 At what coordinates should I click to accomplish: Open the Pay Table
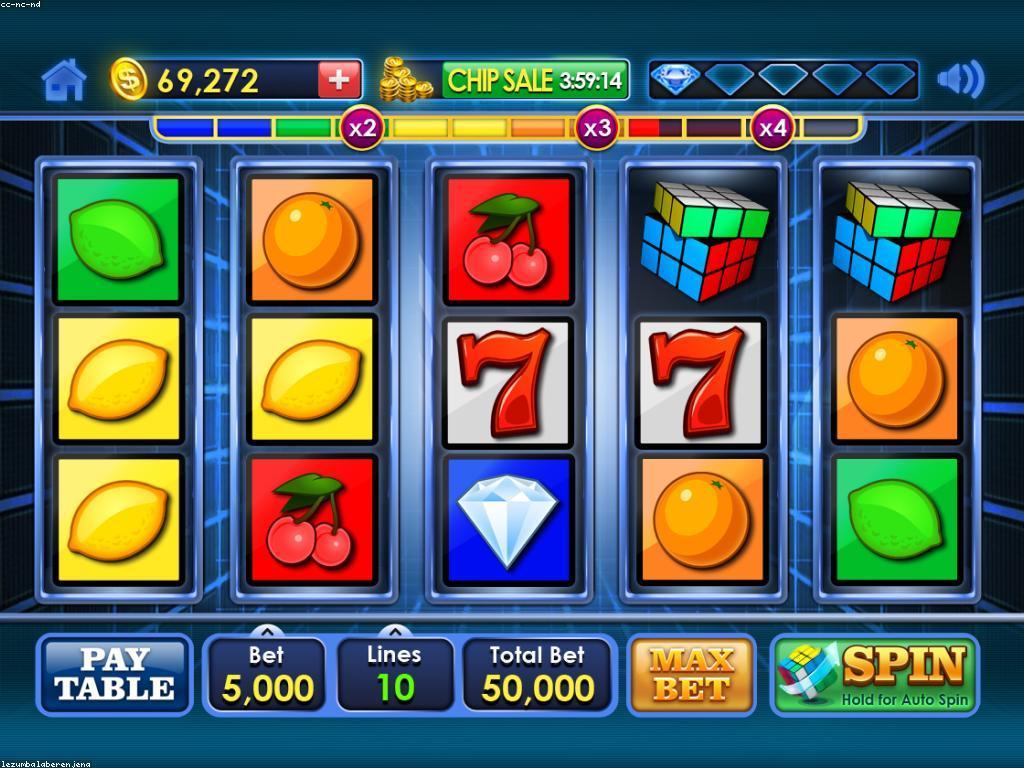click(x=115, y=675)
